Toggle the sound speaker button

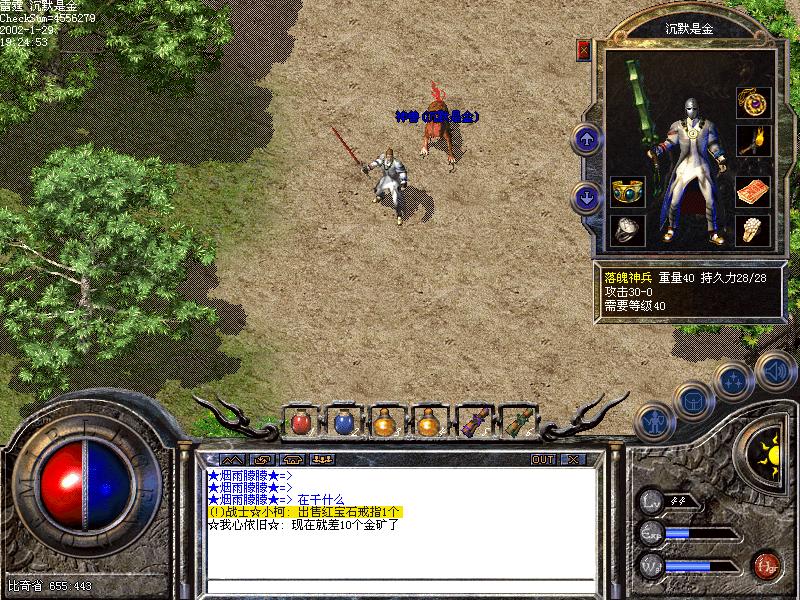[773, 369]
